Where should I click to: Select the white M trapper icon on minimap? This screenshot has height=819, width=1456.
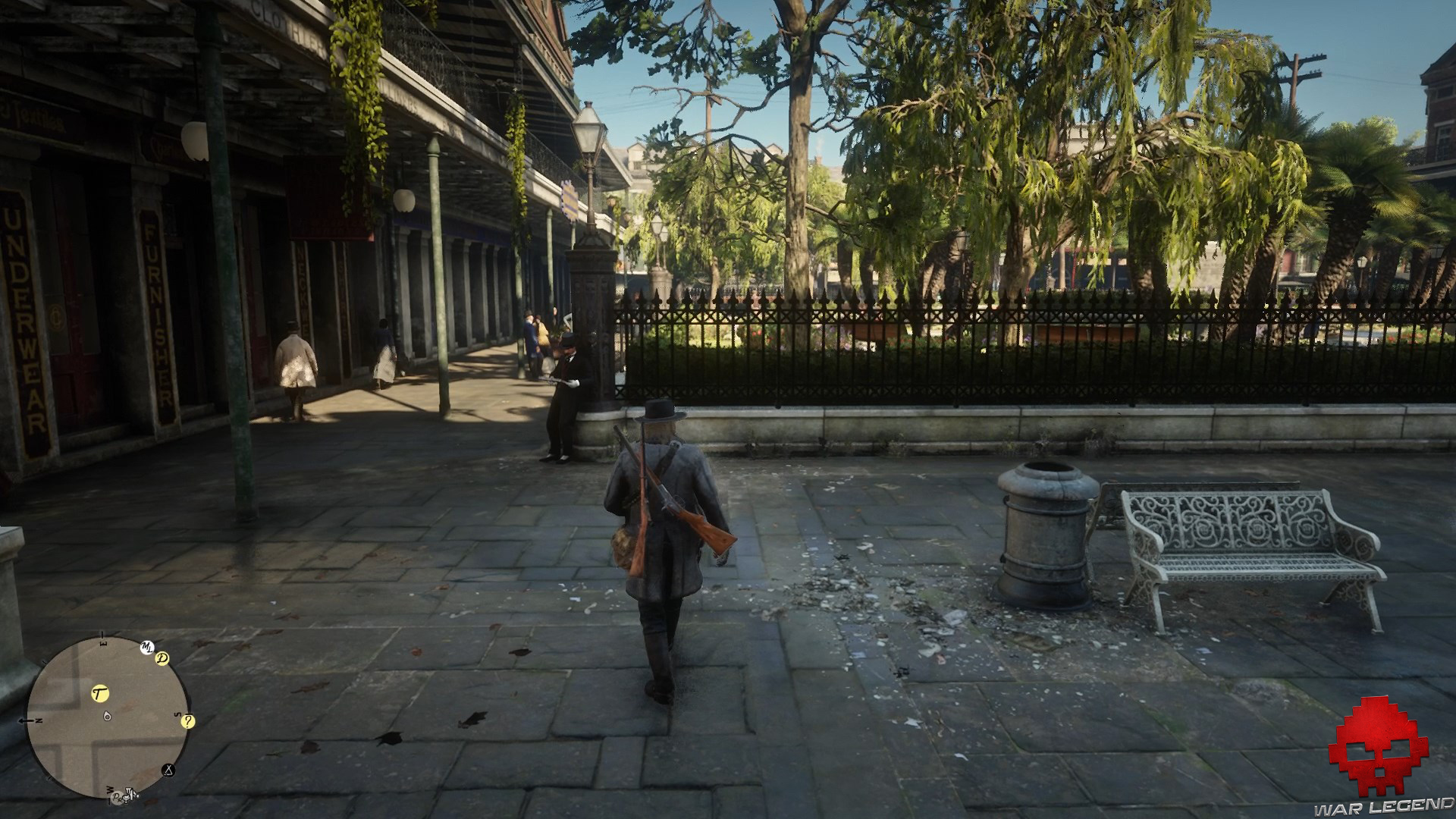147,647
